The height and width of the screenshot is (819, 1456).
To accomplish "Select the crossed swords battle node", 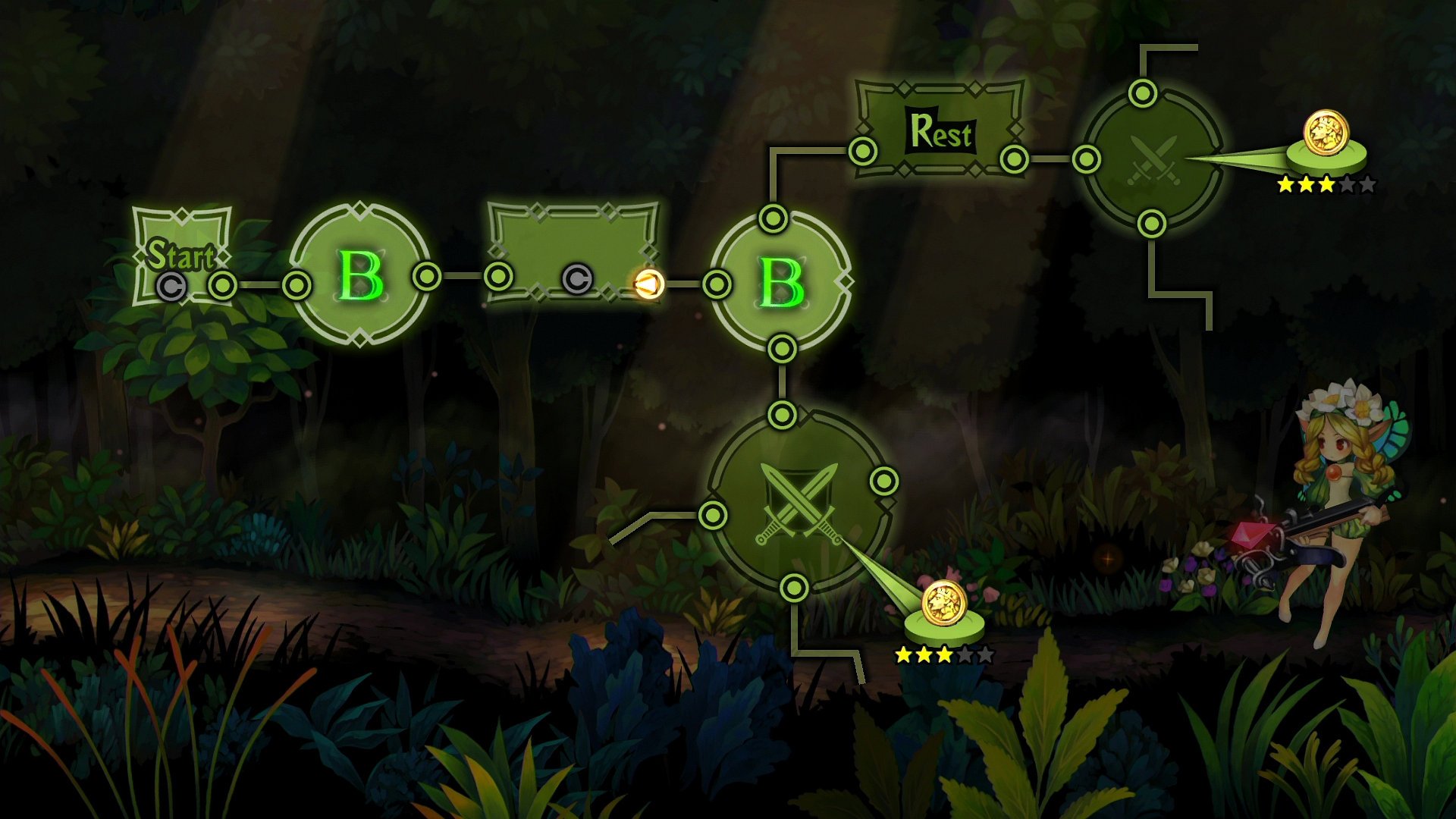I will click(x=1151, y=160).
